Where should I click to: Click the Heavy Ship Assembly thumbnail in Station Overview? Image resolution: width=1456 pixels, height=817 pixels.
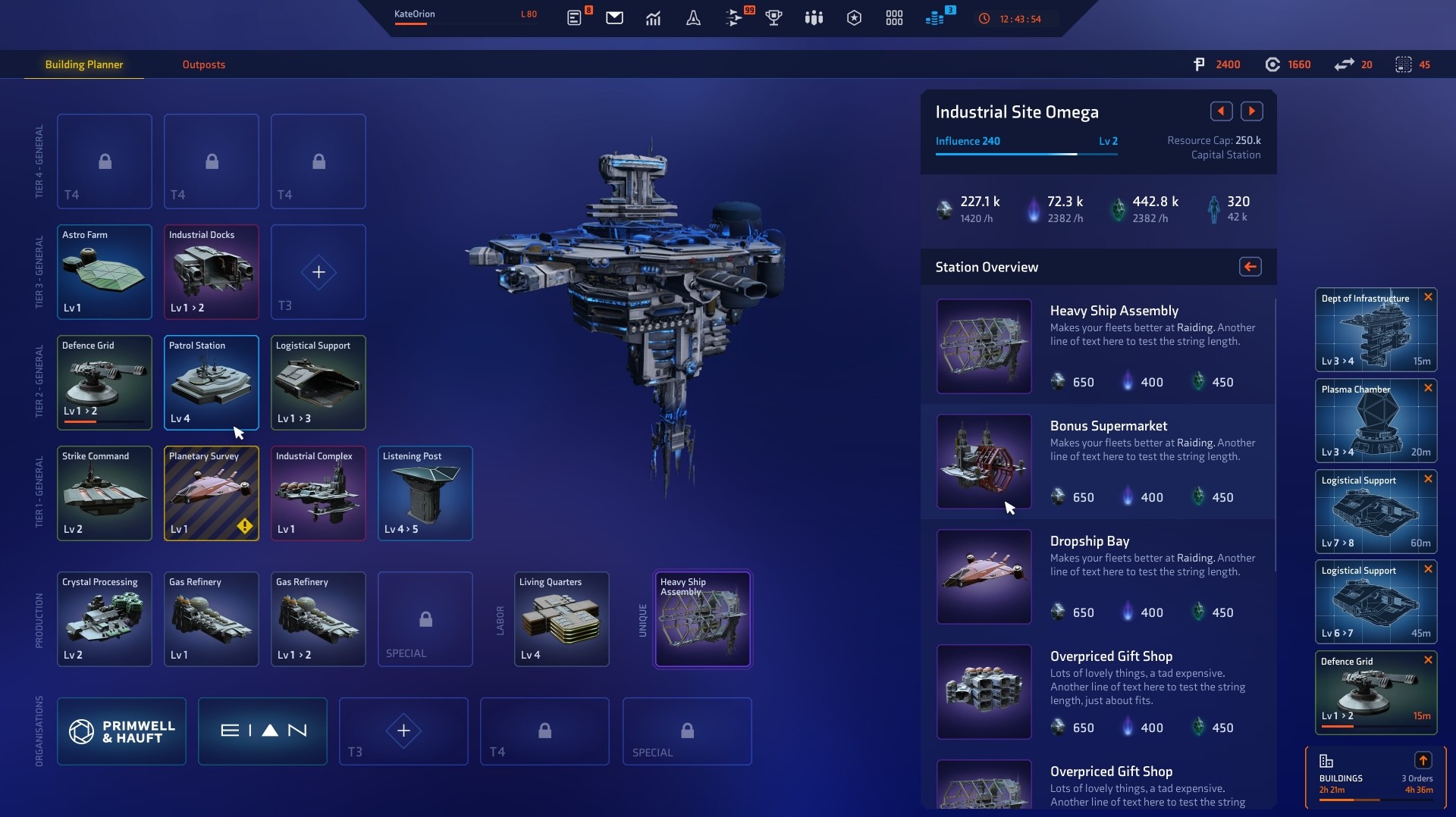coord(983,347)
